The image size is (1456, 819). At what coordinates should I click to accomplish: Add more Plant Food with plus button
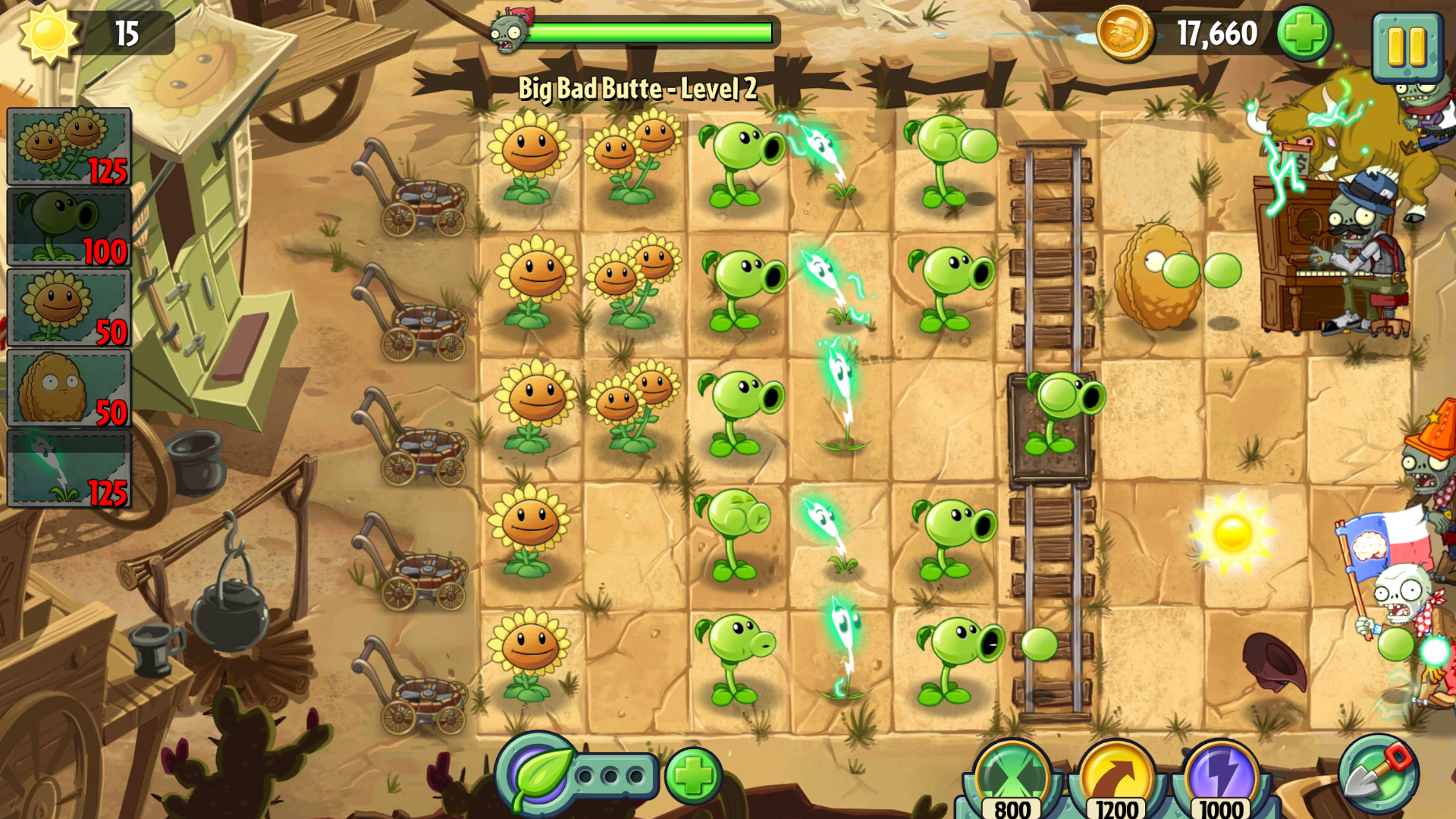click(693, 775)
